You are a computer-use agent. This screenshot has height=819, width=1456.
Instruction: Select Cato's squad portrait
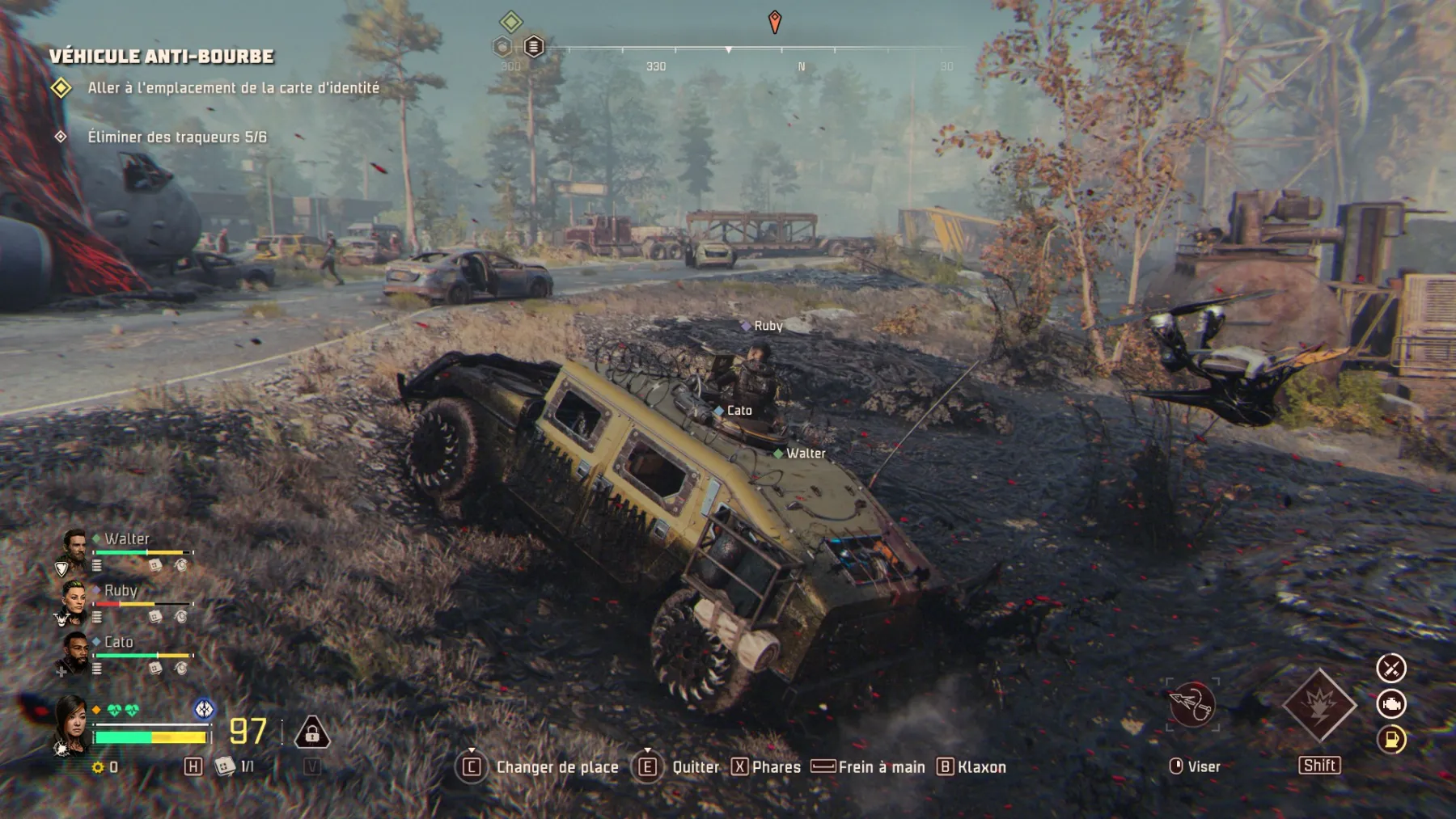click(74, 652)
